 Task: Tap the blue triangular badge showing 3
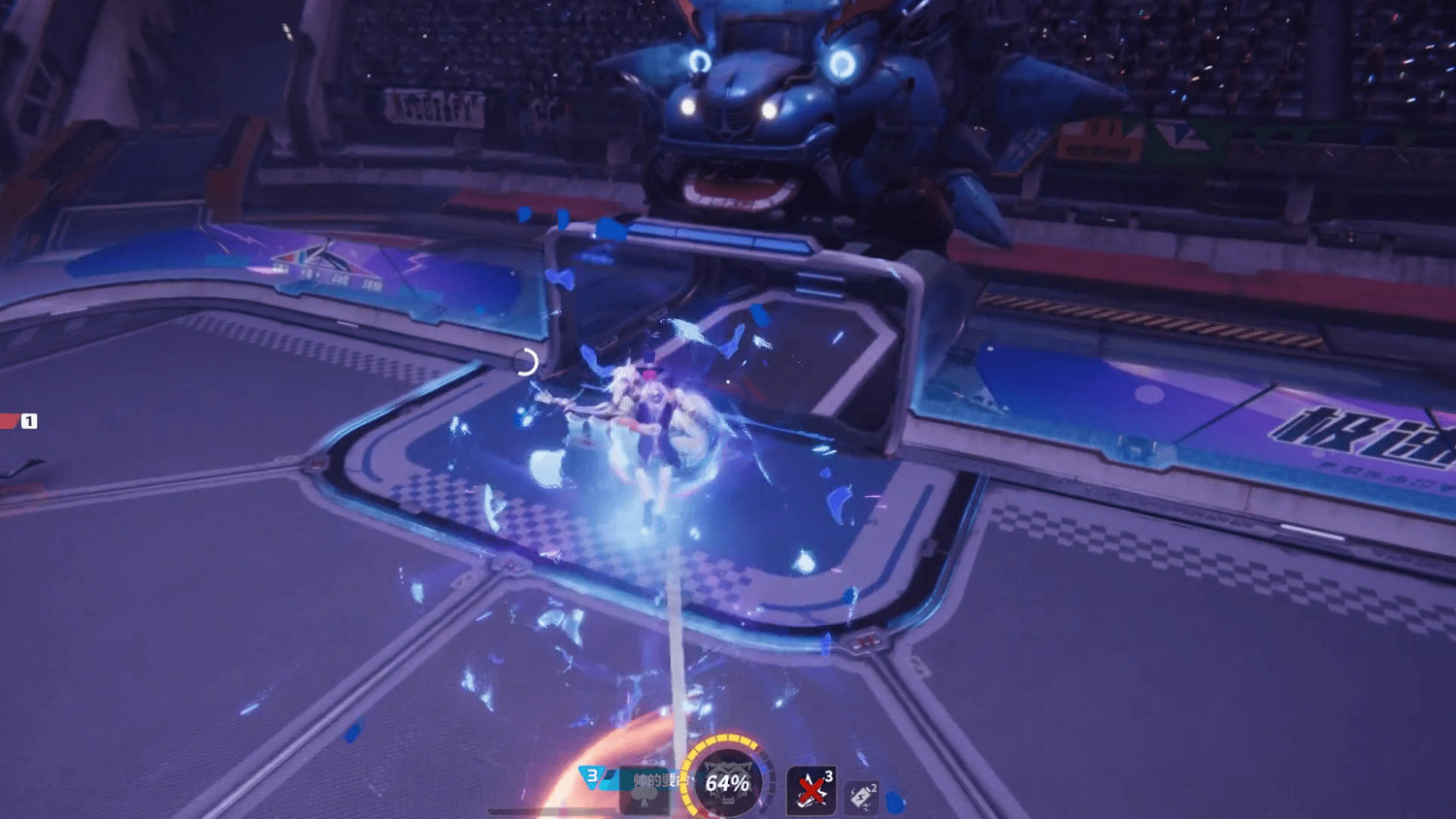point(593,776)
